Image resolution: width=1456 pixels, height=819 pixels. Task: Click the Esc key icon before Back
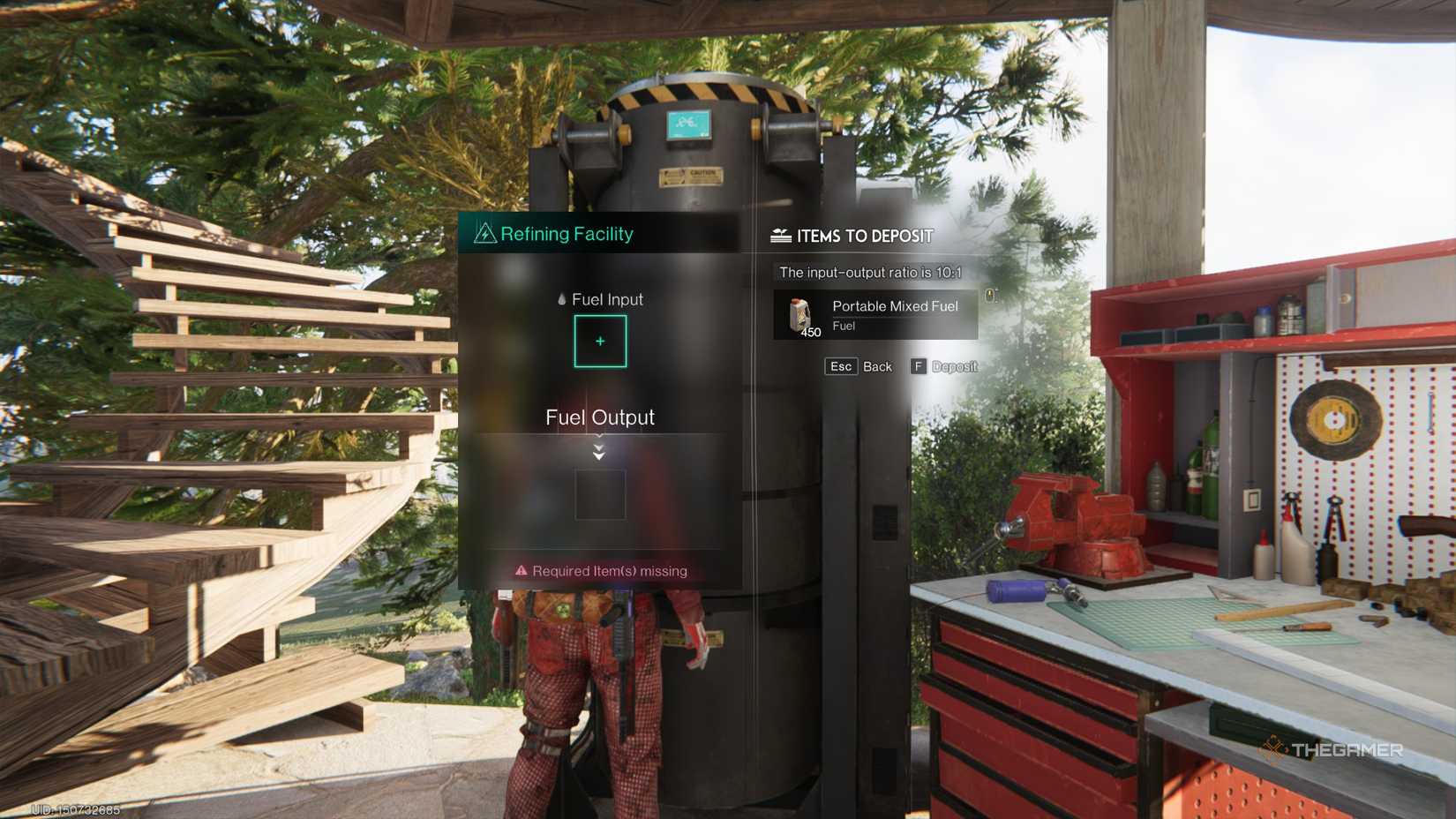[x=841, y=365]
